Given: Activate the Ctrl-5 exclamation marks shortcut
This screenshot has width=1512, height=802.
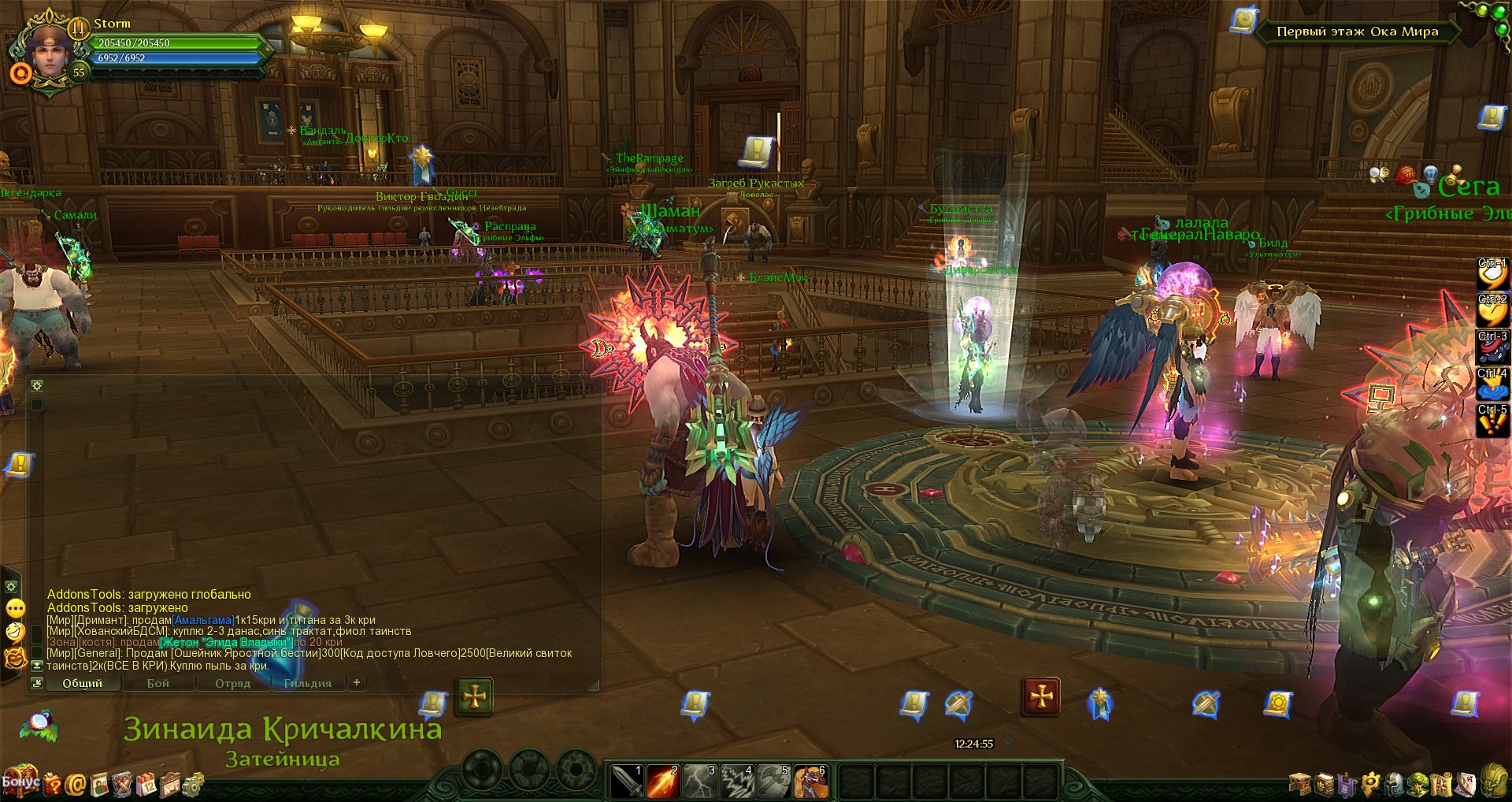Looking at the screenshot, I should coord(1492,421).
